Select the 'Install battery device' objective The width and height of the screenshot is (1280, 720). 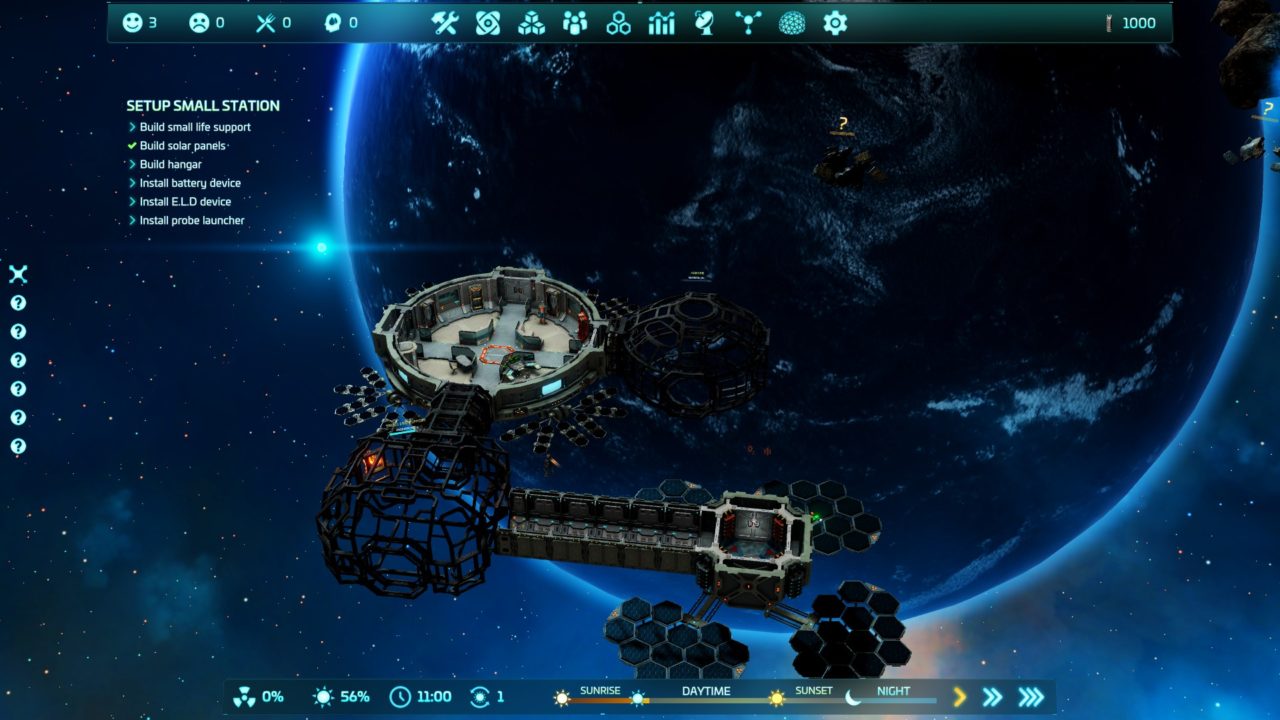[190, 183]
